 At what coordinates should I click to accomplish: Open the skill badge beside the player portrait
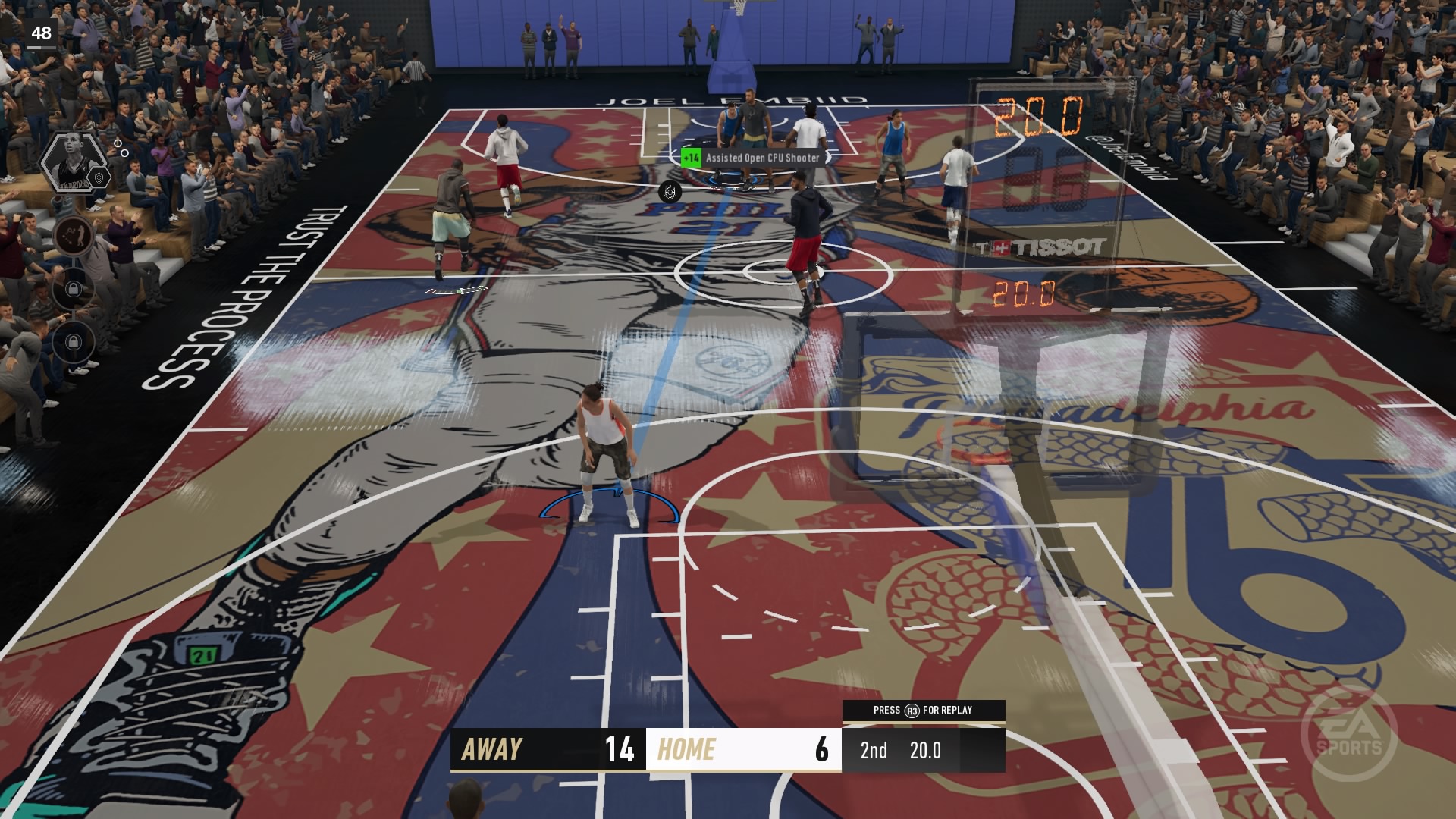click(99, 177)
